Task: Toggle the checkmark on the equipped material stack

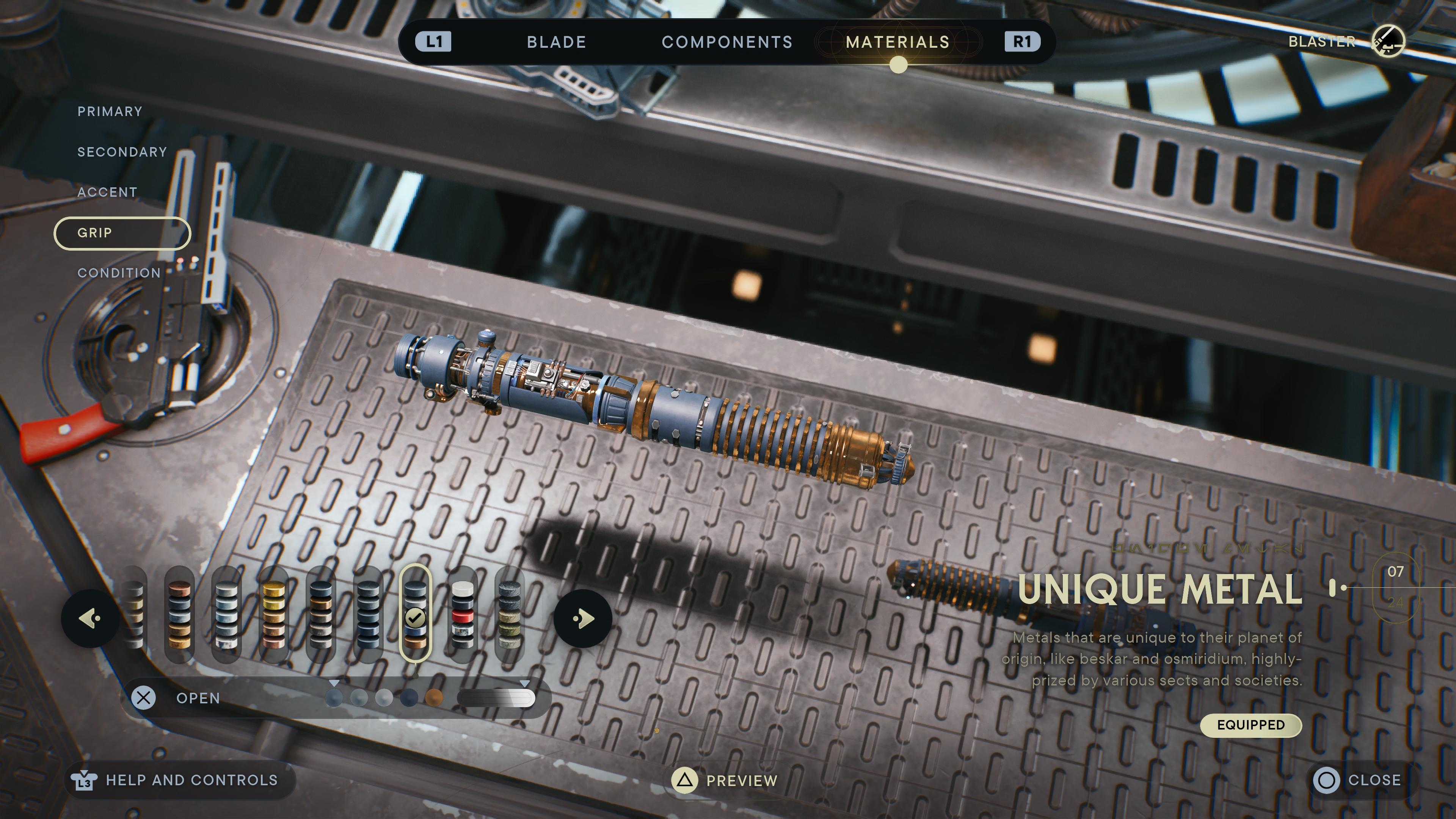Action: pos(416,617)
